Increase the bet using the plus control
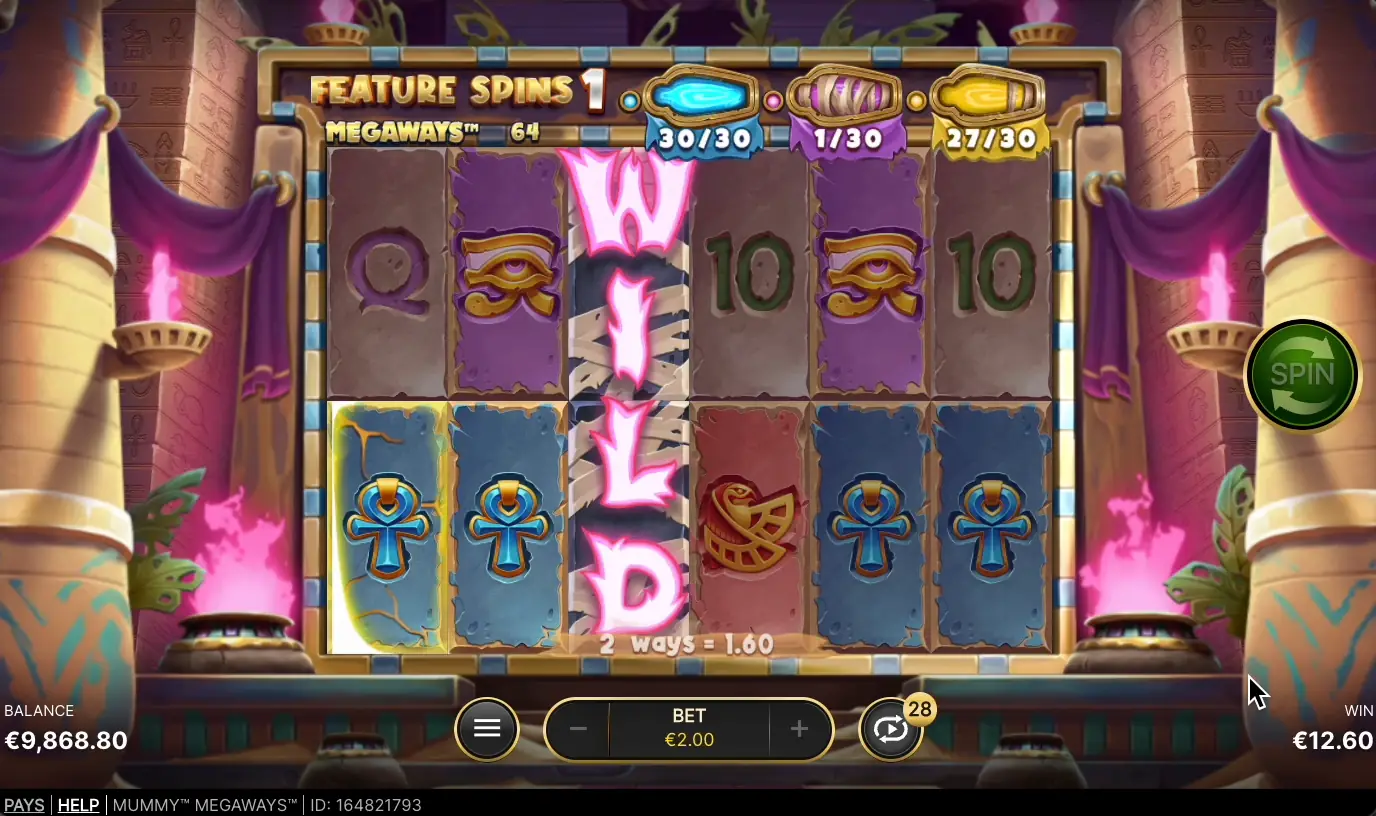The image size is (1376, 816). pos(799,728)
